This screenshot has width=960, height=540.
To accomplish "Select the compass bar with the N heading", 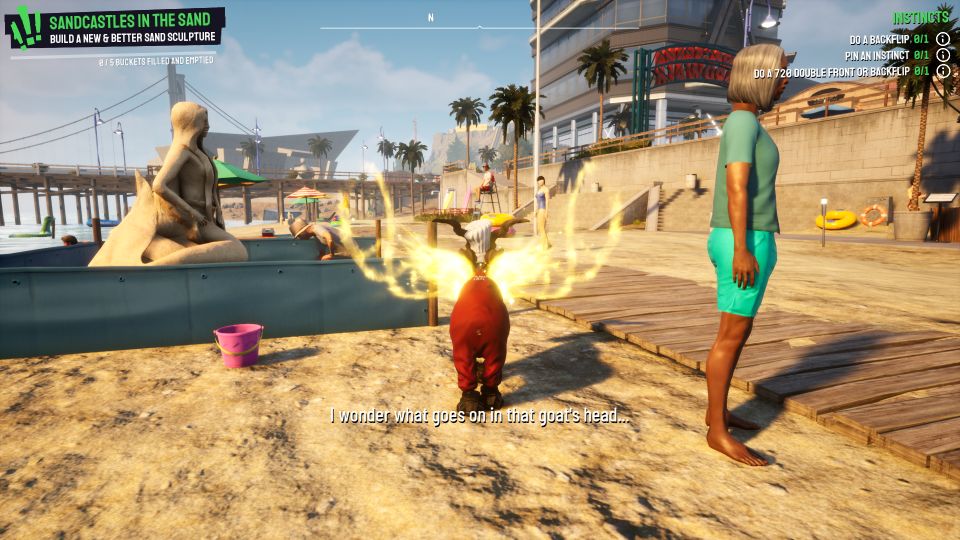I will tap(430, 24).
